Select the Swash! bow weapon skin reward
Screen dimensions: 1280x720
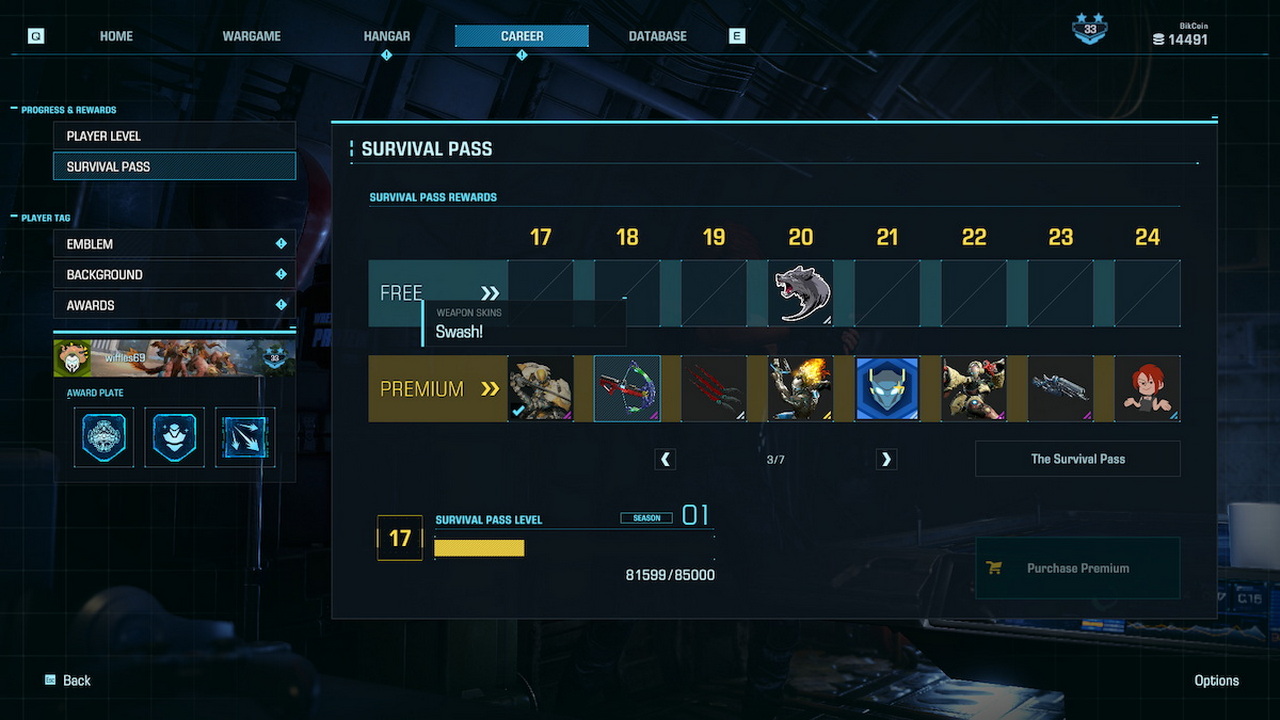pos(627,388)
